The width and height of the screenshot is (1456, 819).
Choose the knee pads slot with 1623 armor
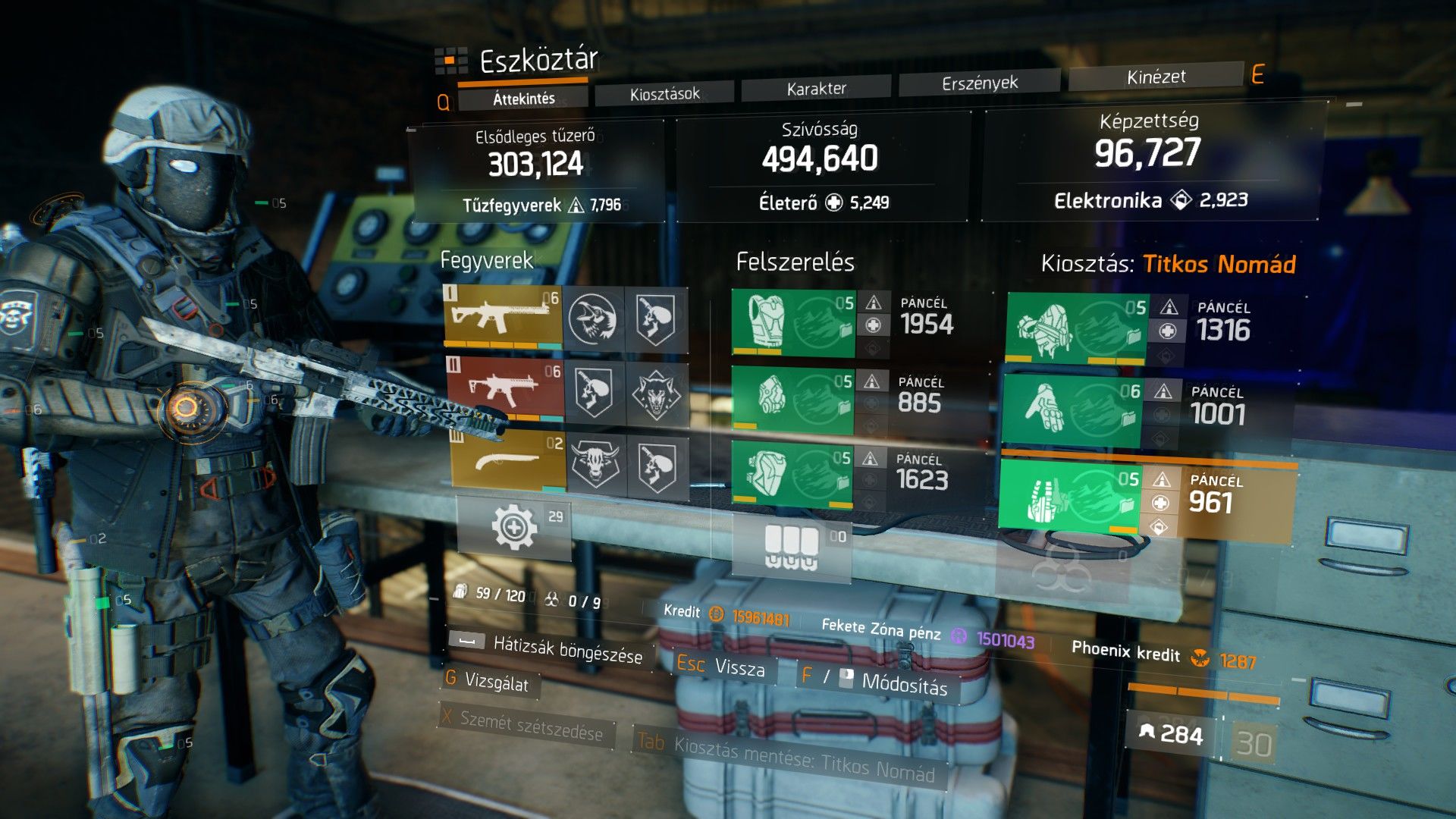[x=790, y=475]
